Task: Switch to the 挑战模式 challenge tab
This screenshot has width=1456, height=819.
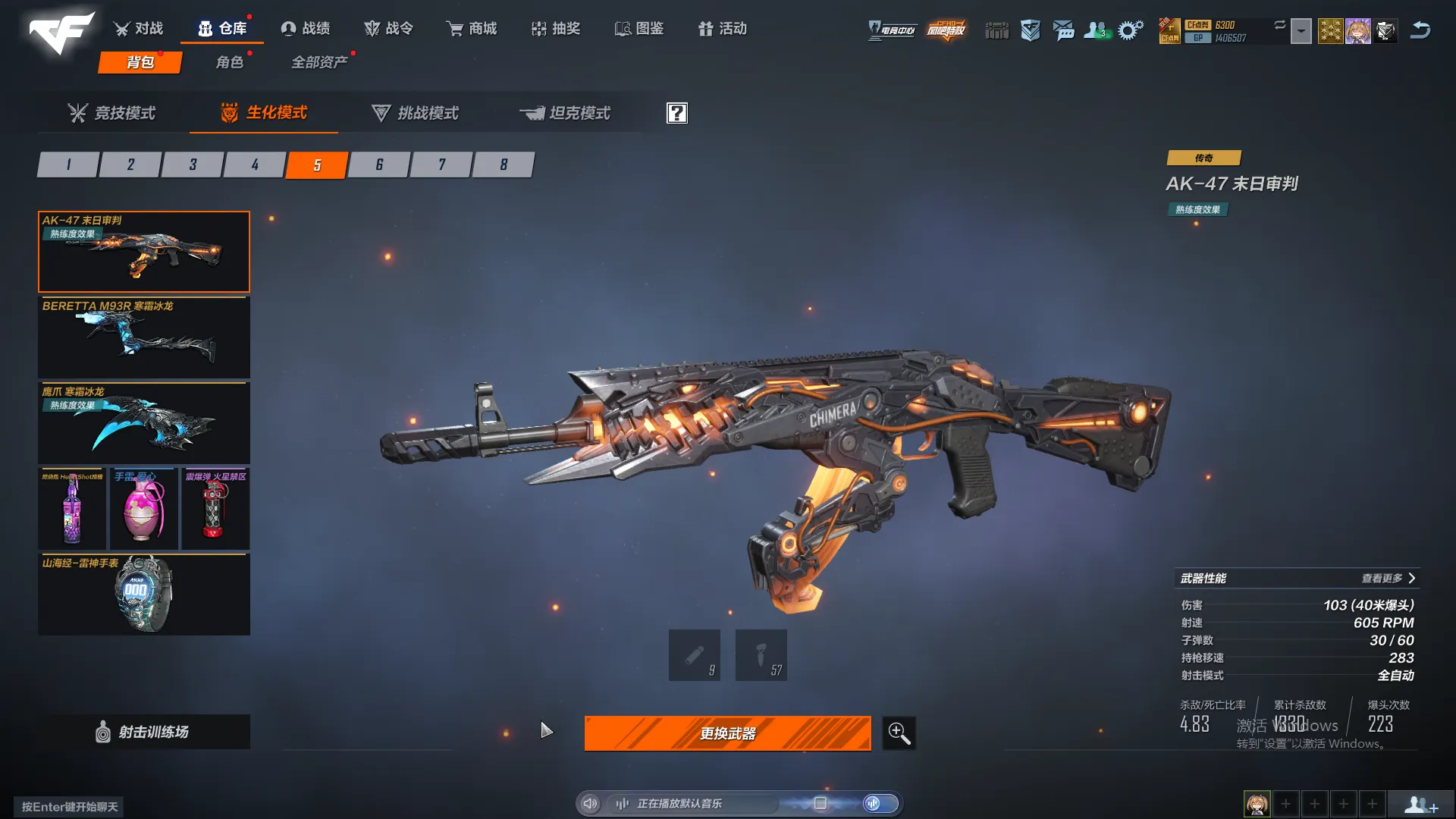Action: 415,113
